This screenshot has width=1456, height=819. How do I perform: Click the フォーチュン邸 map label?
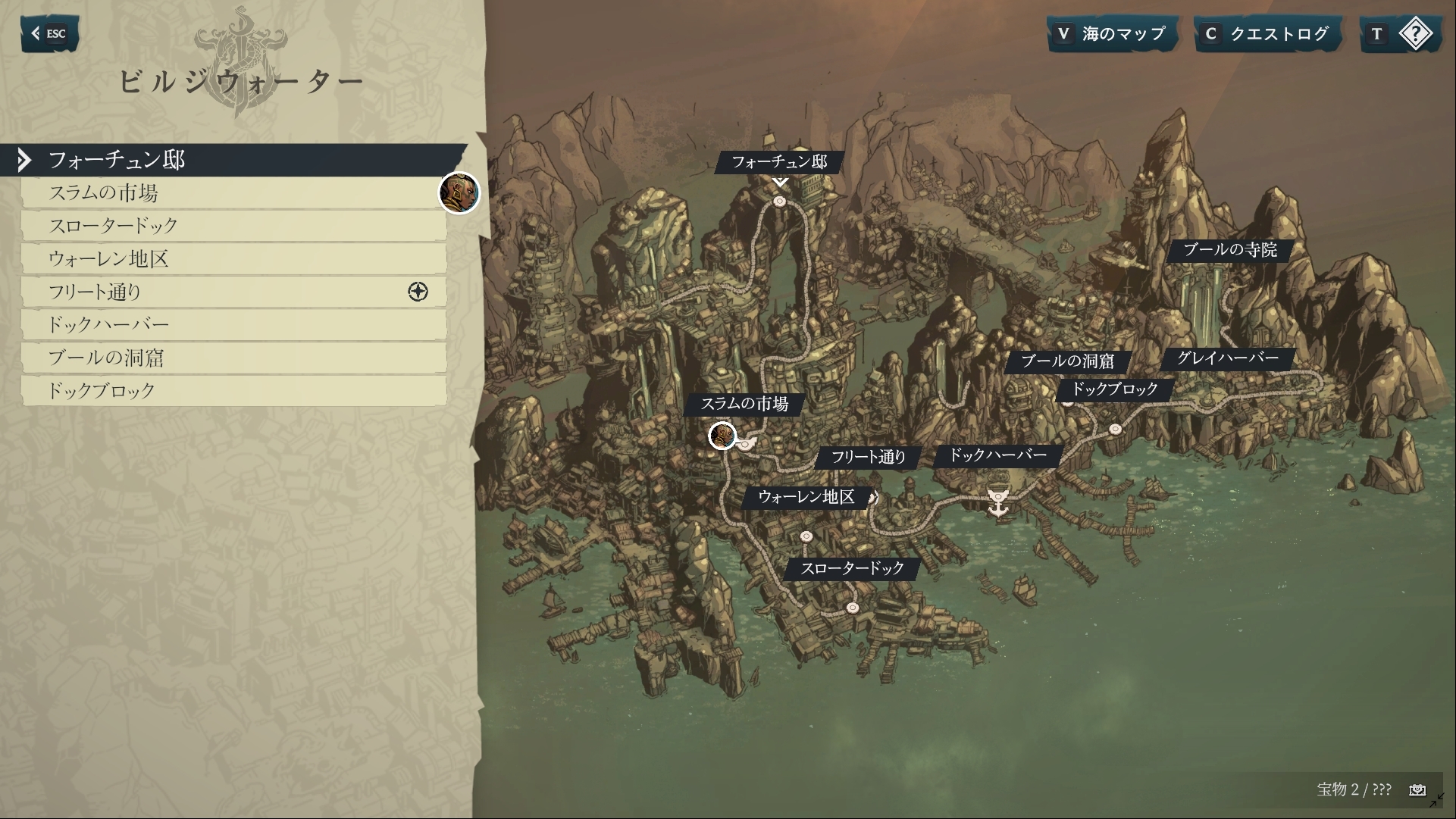pyautogui.click(x=779, y=162)
